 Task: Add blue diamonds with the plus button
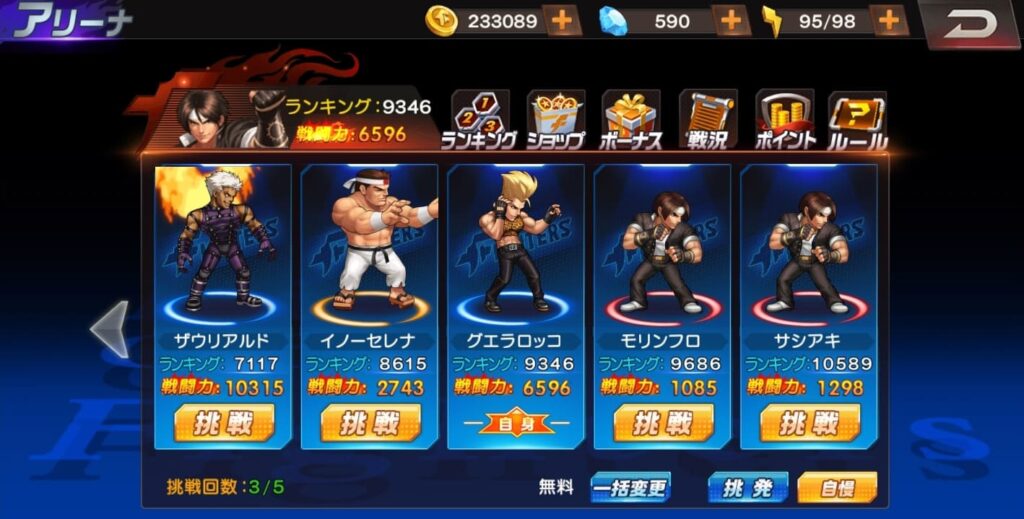[x=731, y=20]
